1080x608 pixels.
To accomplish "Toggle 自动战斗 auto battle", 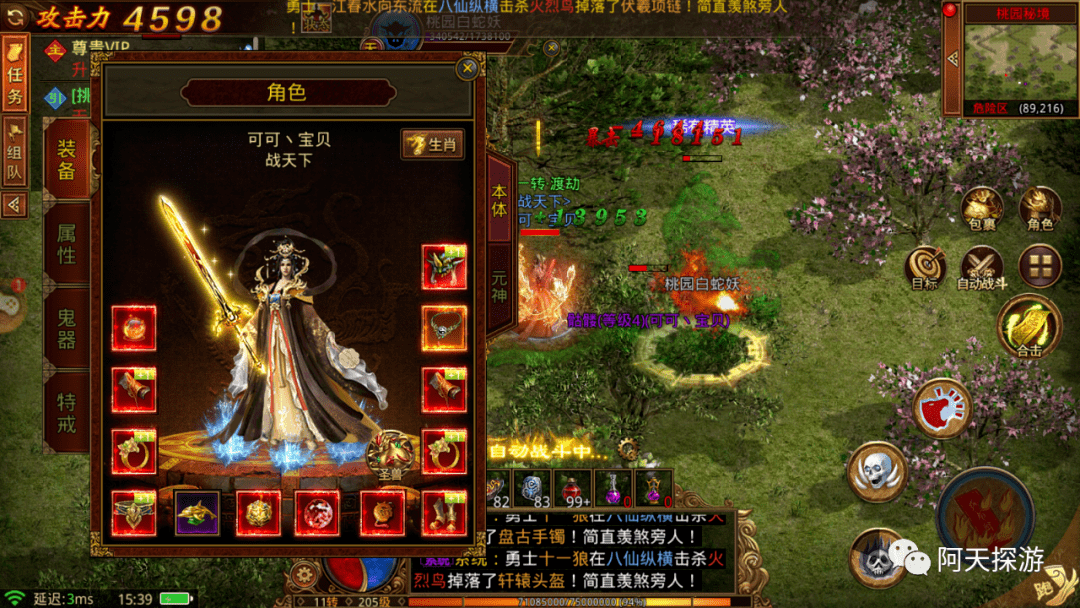I will [x=982, y=267].
